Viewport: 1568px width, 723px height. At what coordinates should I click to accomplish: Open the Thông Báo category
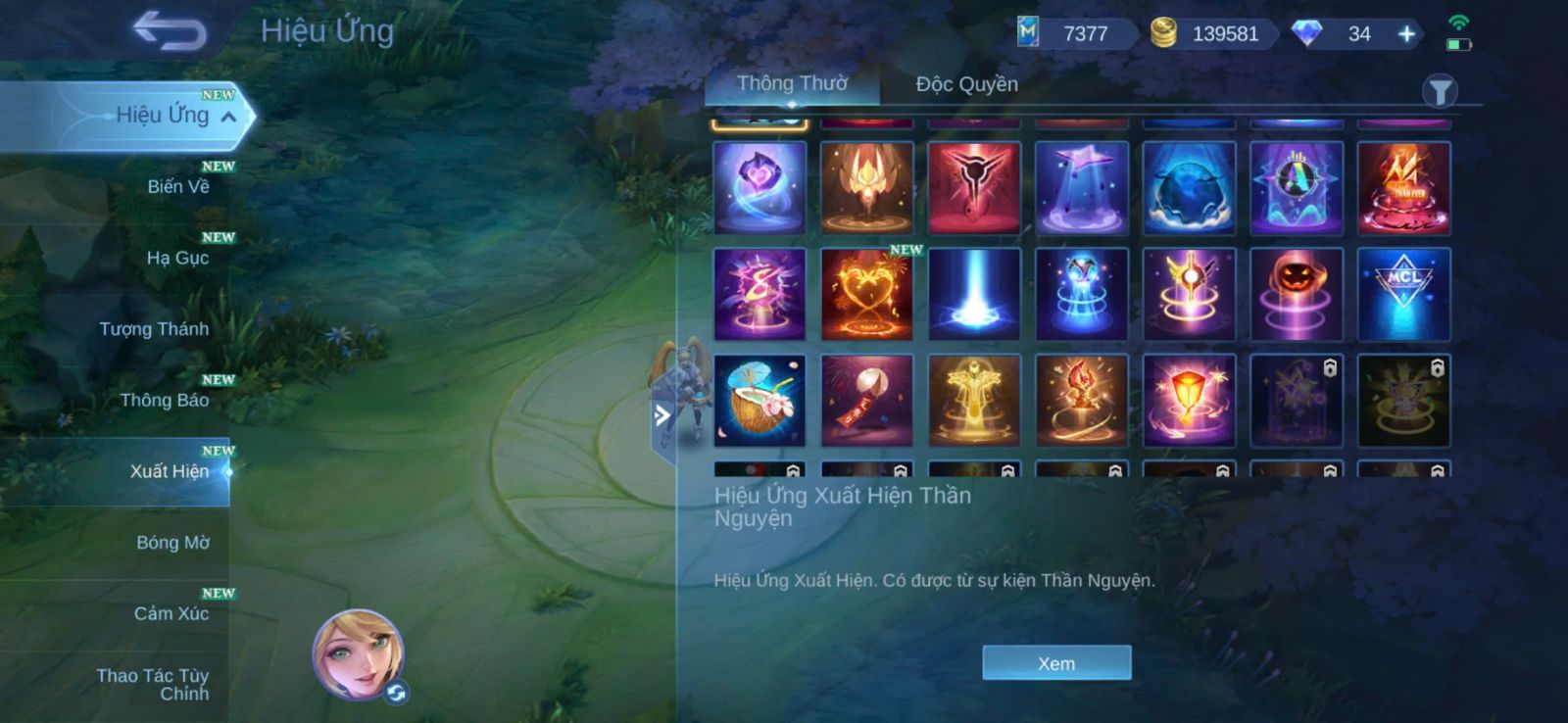click(x=164, y=400)
